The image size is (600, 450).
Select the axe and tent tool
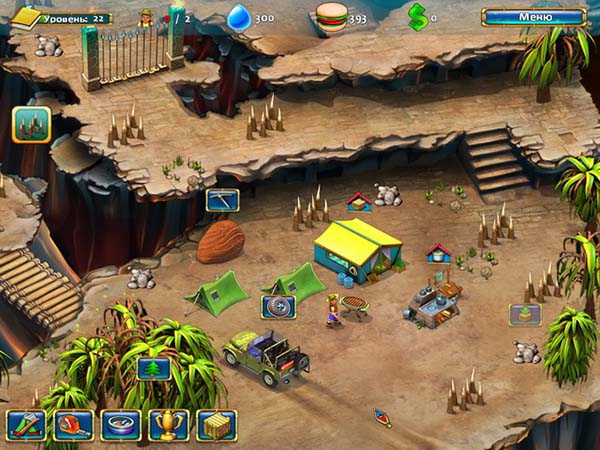pyautogui.click(x=25, y=425)
